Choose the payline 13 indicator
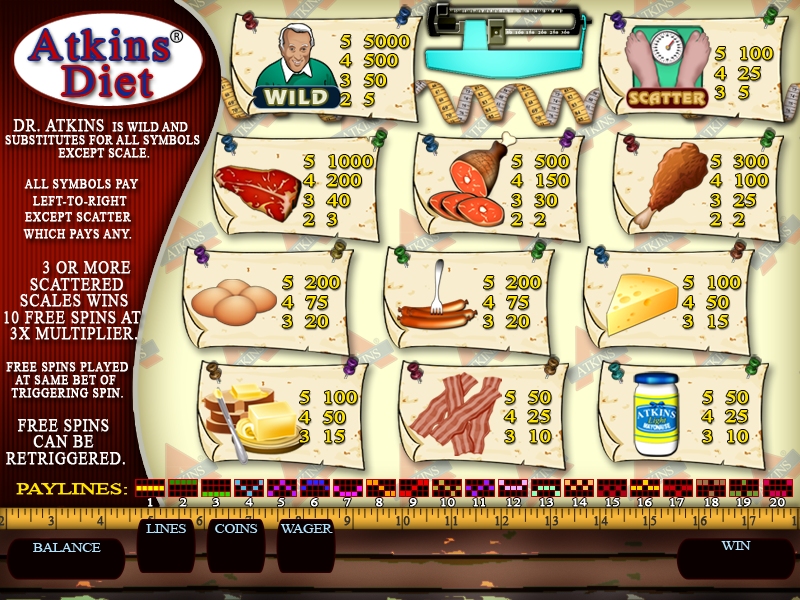Screen dimensions: 800x600 click(x=545, y=488)
